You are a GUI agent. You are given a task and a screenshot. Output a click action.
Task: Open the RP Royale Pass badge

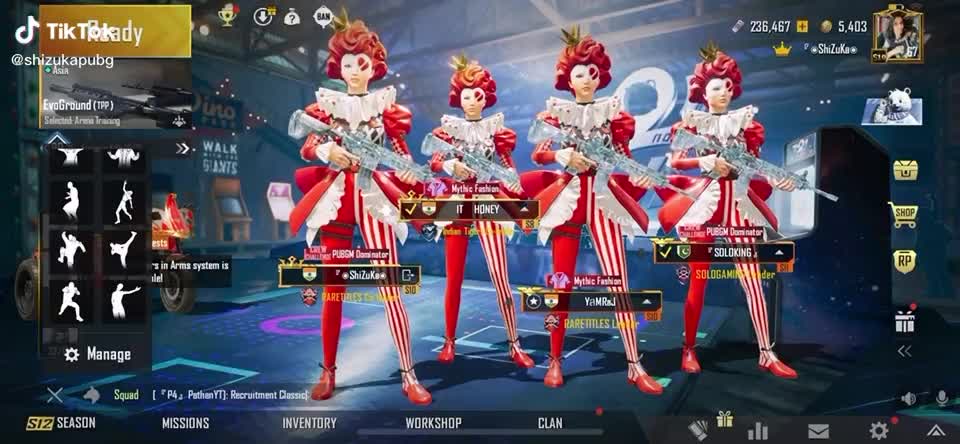[x=905, y=261]
